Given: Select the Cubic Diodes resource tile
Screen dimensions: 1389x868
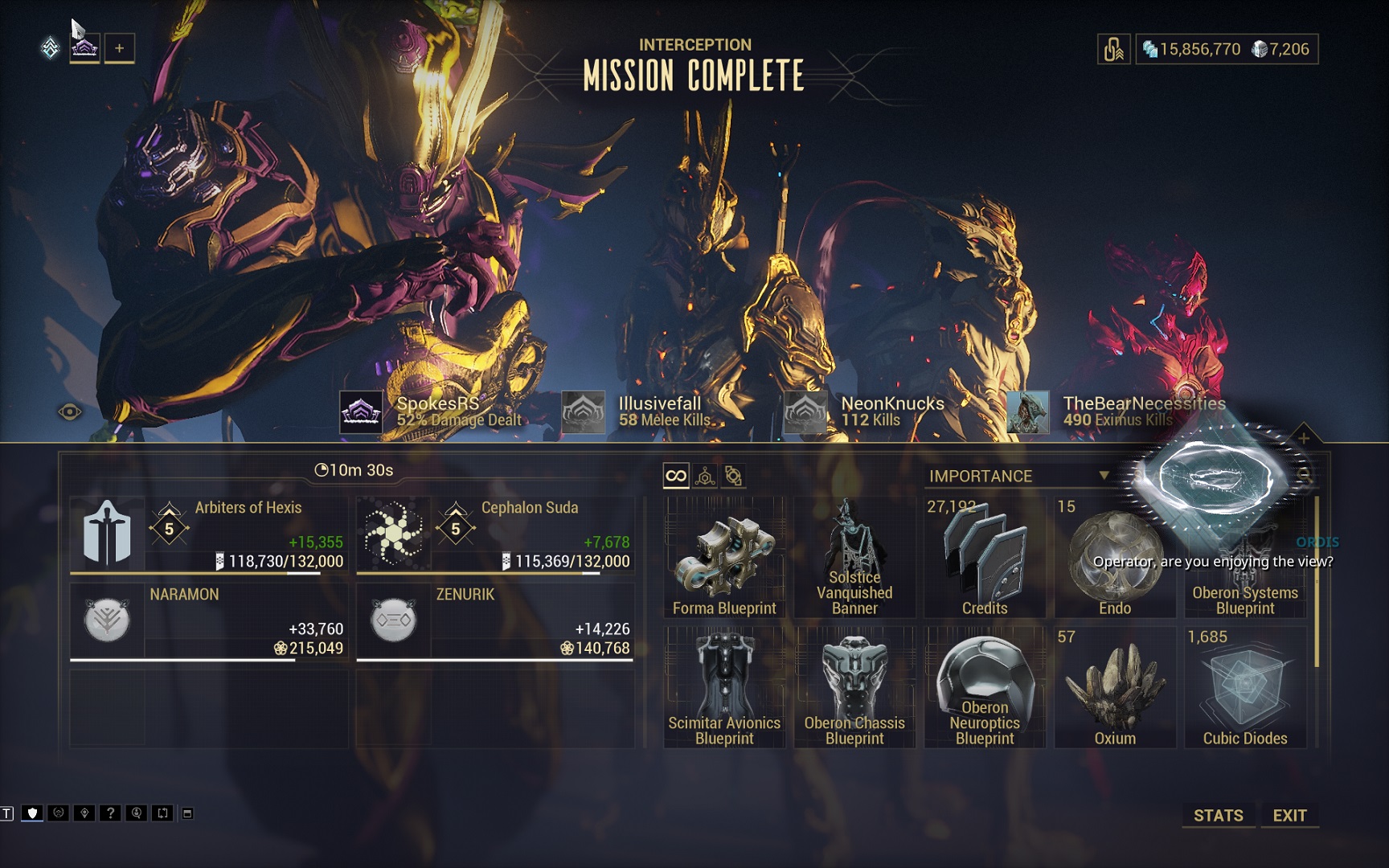Looking at the screenshot, I should [x=1245, y=688].
